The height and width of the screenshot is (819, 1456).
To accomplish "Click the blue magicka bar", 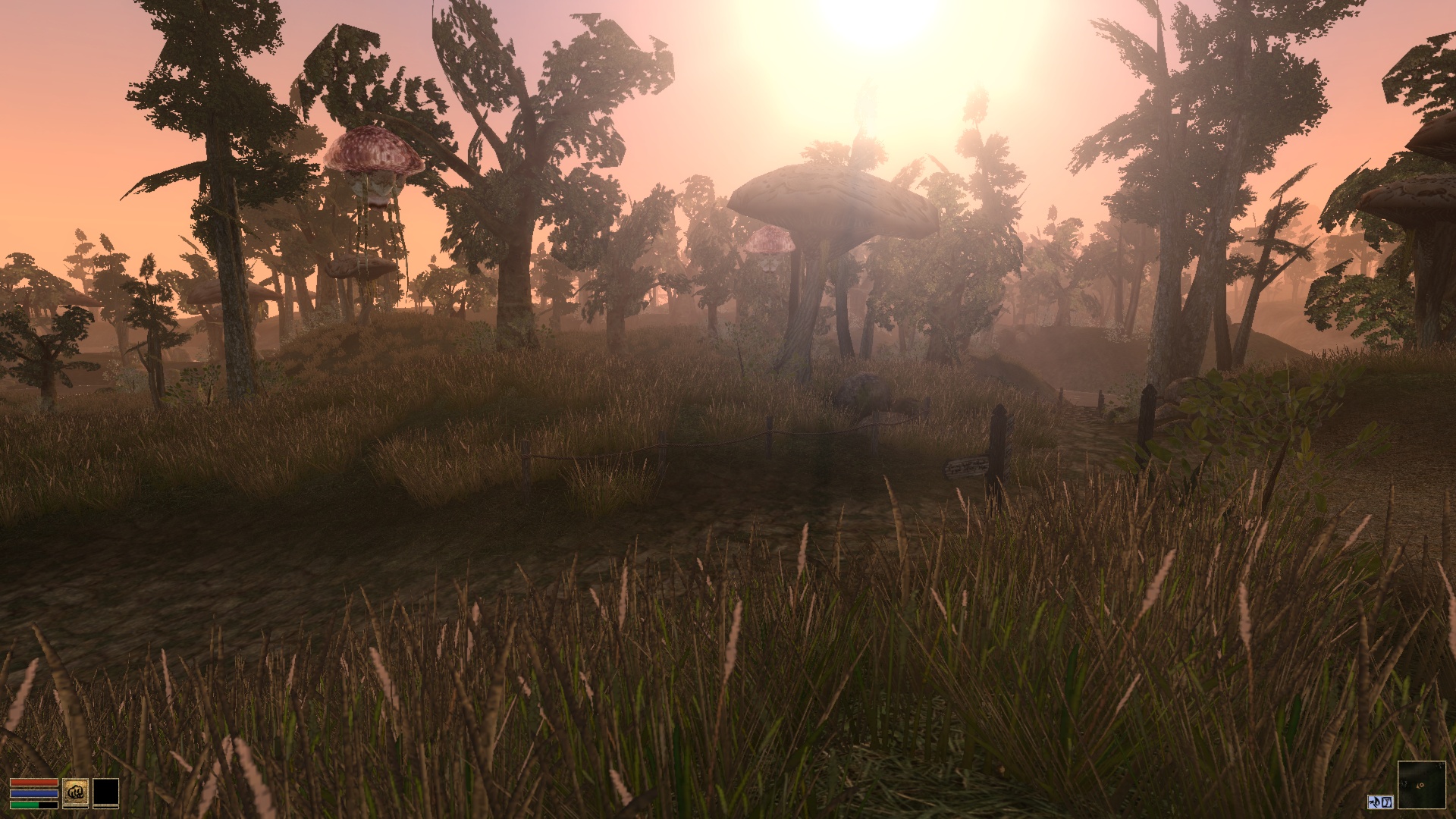I will tap(34, 793).
